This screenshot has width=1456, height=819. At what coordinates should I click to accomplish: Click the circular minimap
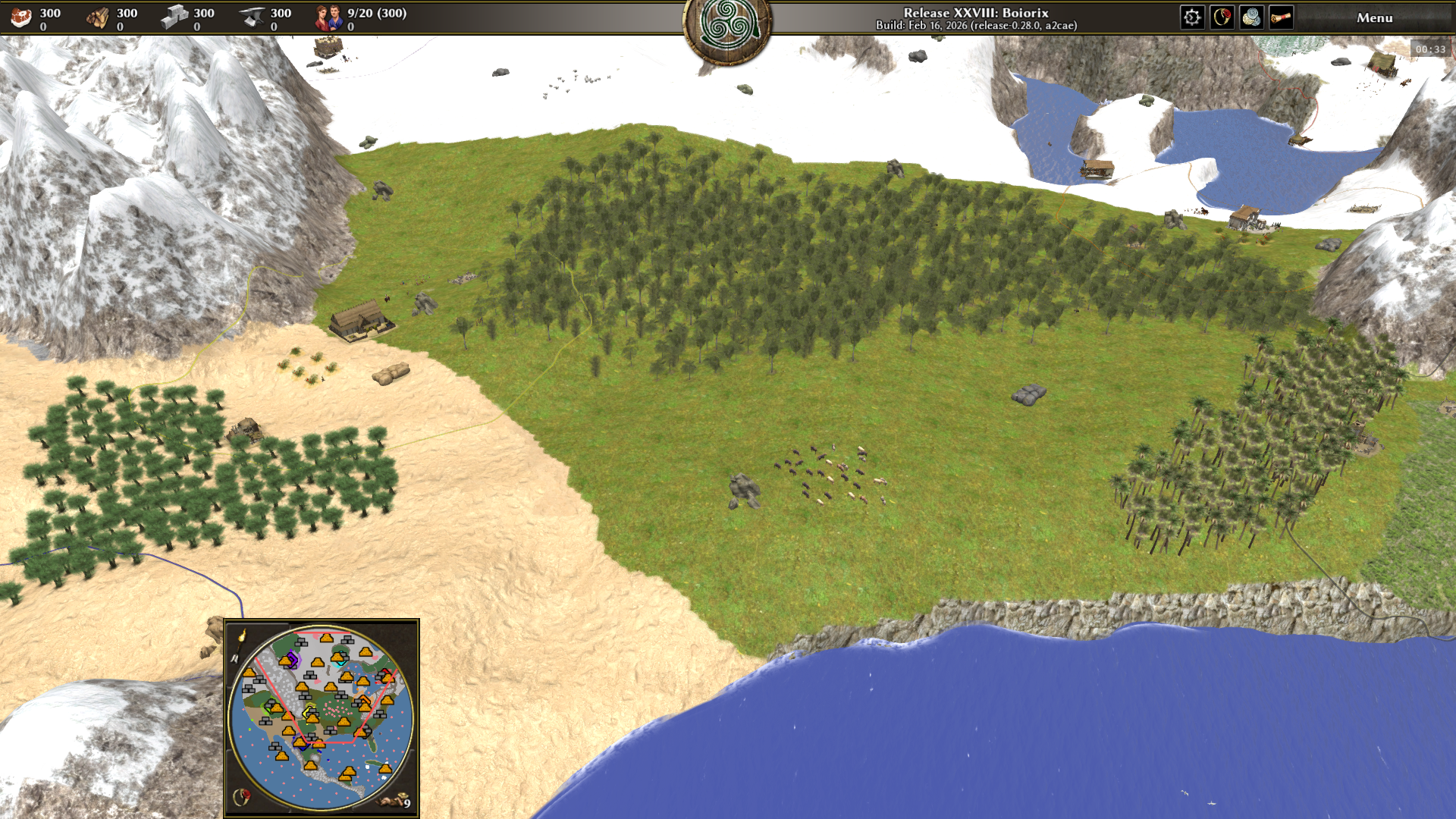pyautogui.click(x=322, y=717)
